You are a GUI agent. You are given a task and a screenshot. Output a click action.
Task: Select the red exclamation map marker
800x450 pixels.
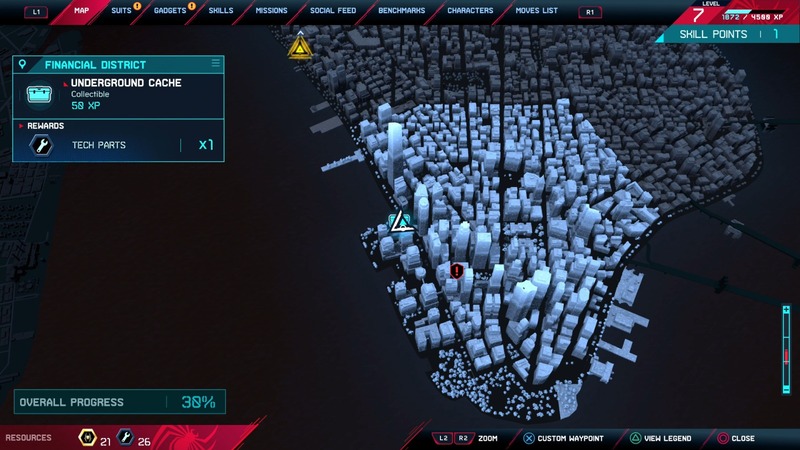click(x=457, y=270)
